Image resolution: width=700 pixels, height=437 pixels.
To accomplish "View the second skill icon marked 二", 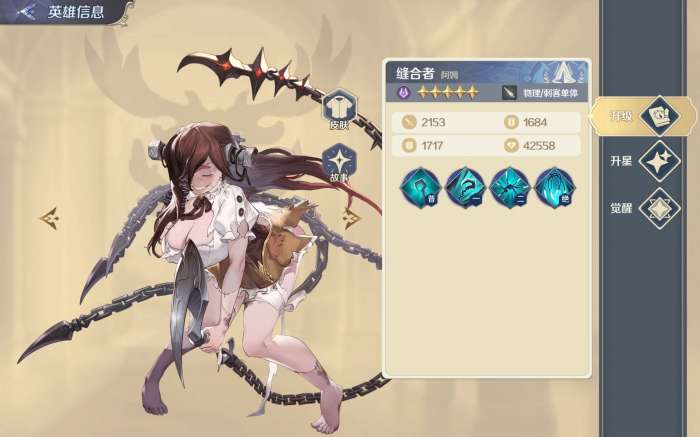I will point(509,186).
